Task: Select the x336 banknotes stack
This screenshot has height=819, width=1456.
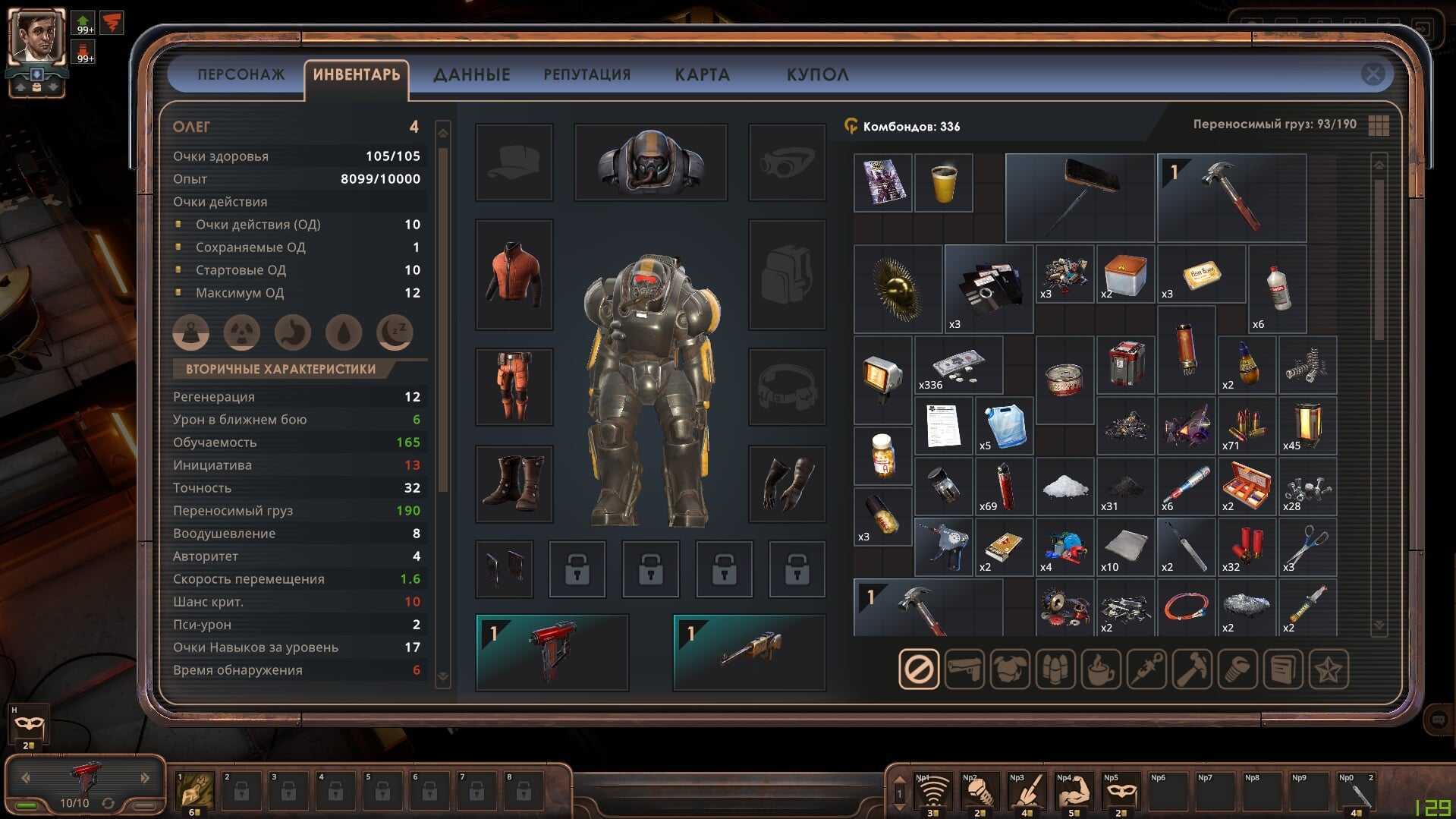Action: pos(958,366)
